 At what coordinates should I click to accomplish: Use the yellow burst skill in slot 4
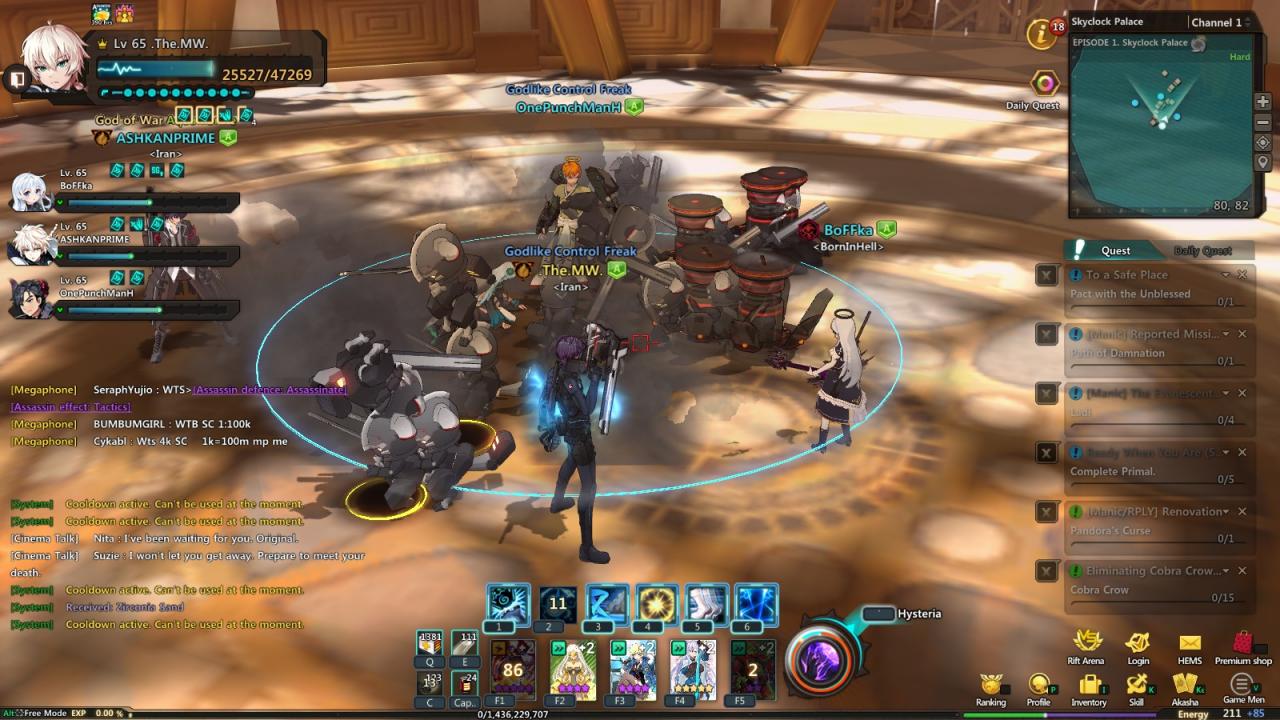(x=657, y=604)
